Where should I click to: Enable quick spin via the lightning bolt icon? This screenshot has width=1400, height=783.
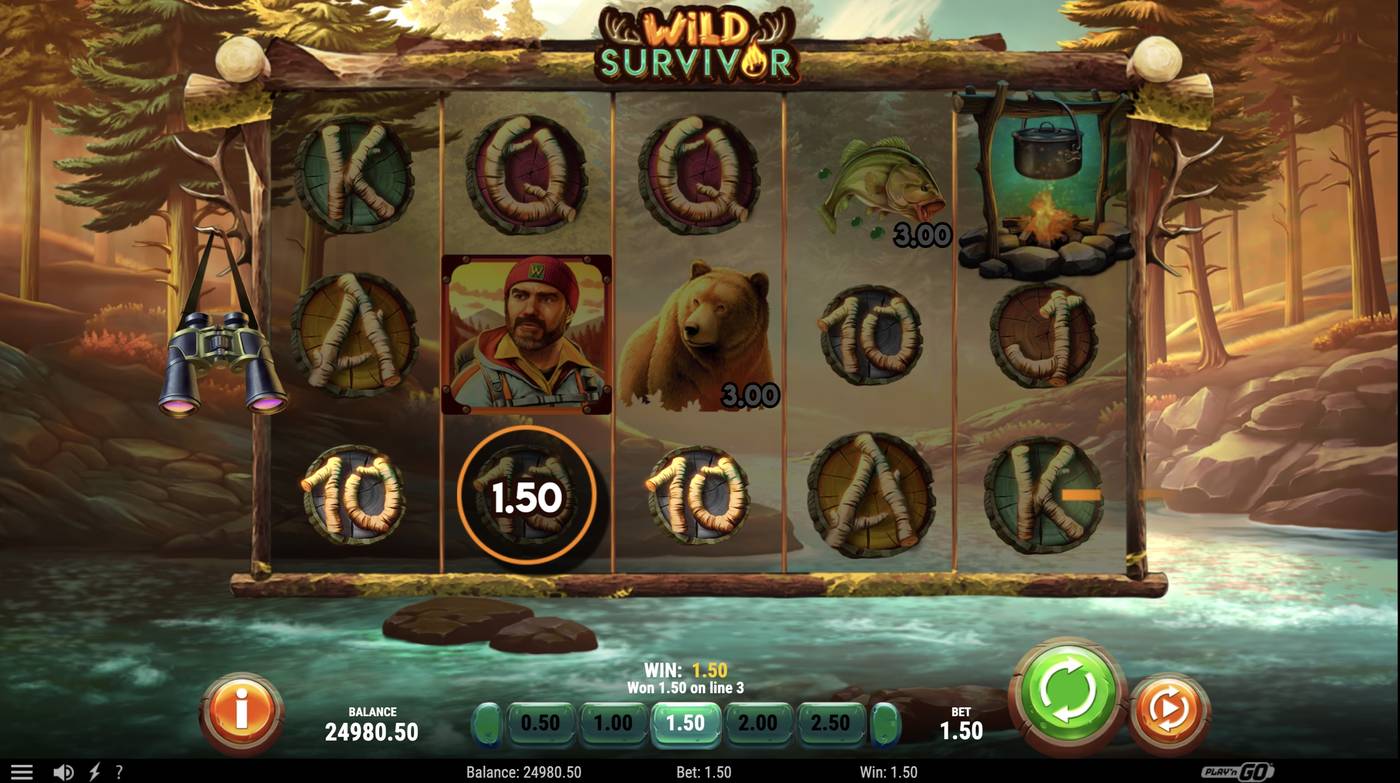[93, 770]
